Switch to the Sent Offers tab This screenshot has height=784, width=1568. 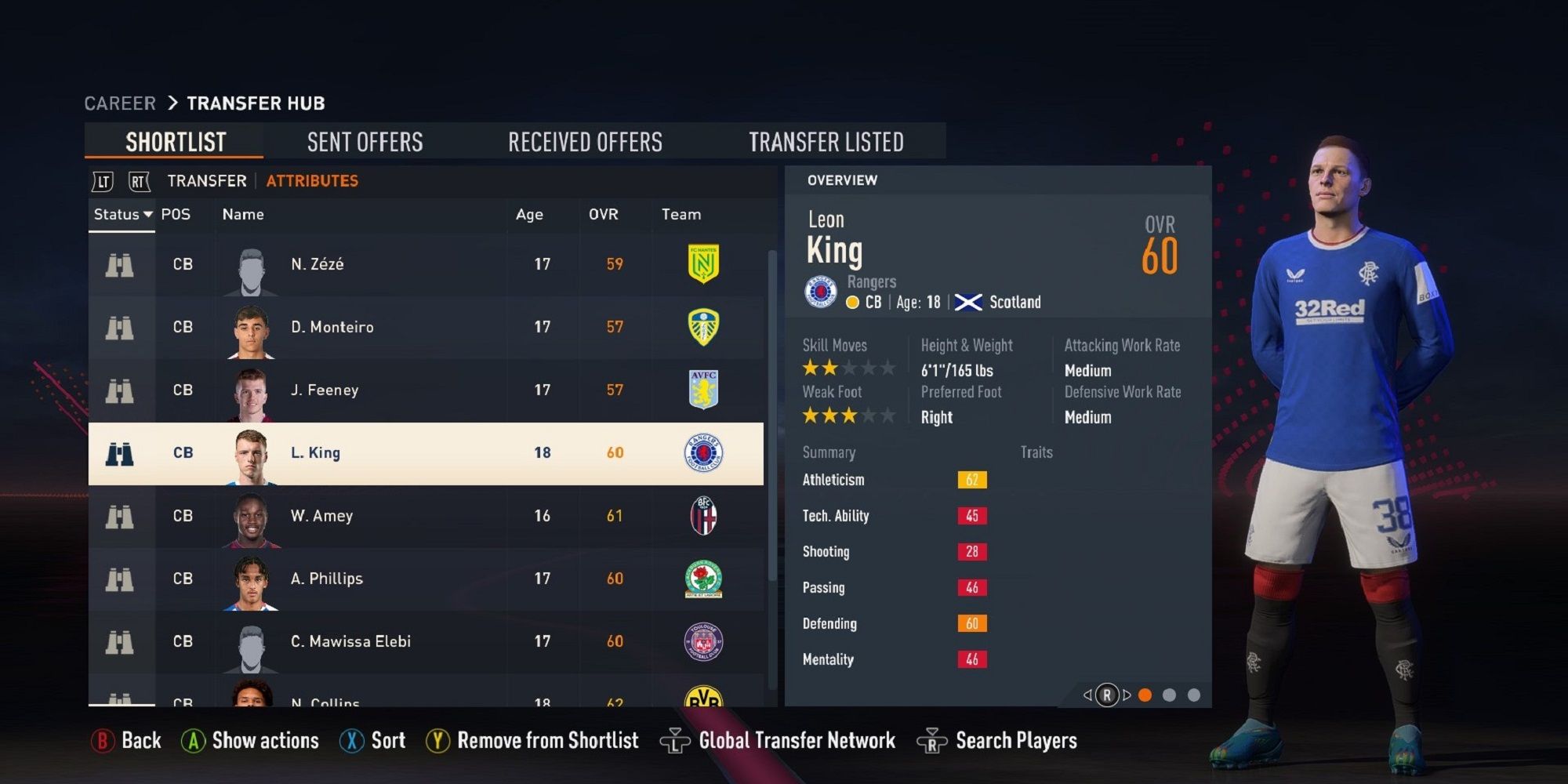pos(365,141)
